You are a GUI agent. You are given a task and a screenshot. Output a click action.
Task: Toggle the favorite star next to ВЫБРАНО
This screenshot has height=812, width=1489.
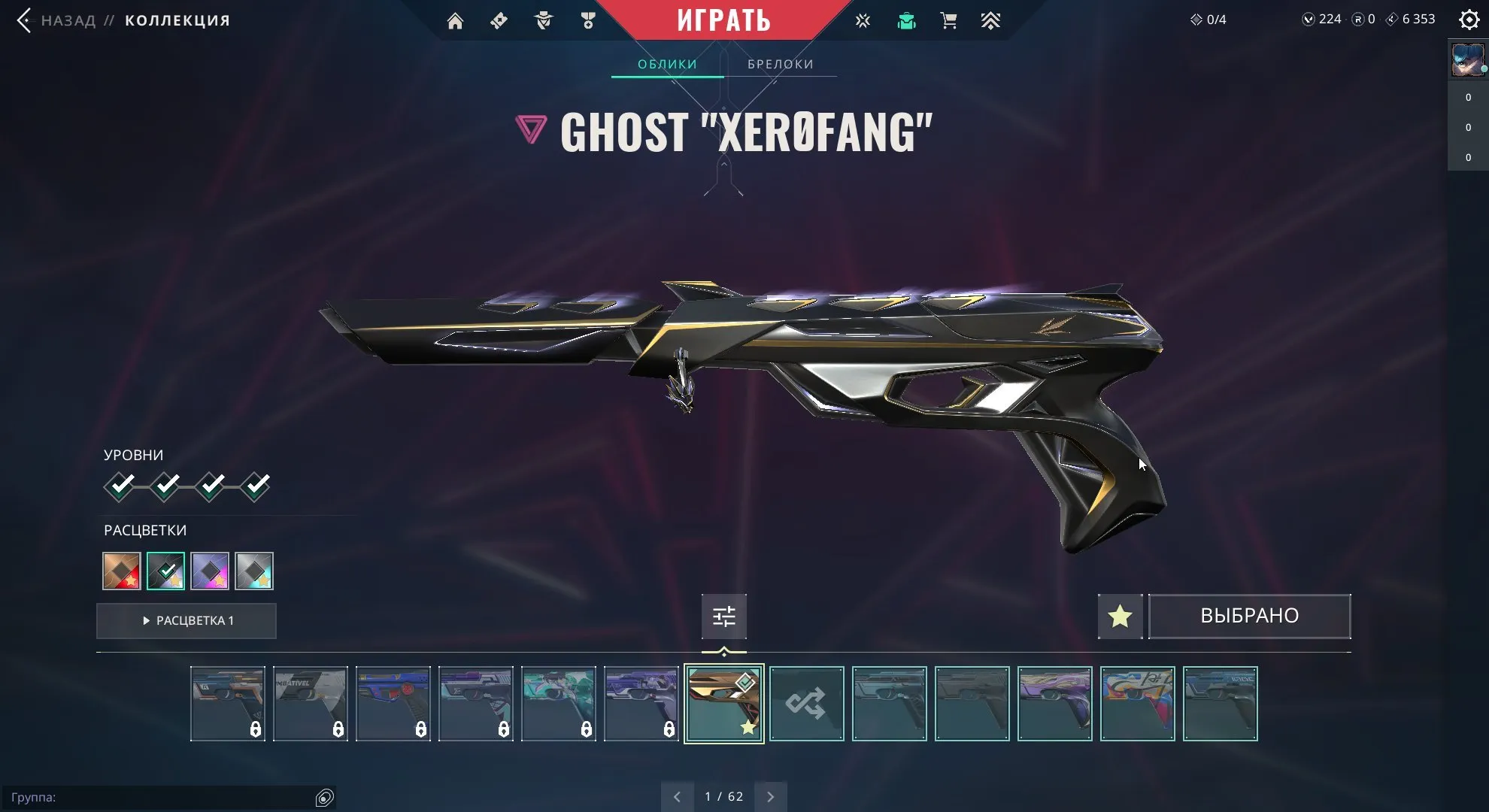(1120, 616)
